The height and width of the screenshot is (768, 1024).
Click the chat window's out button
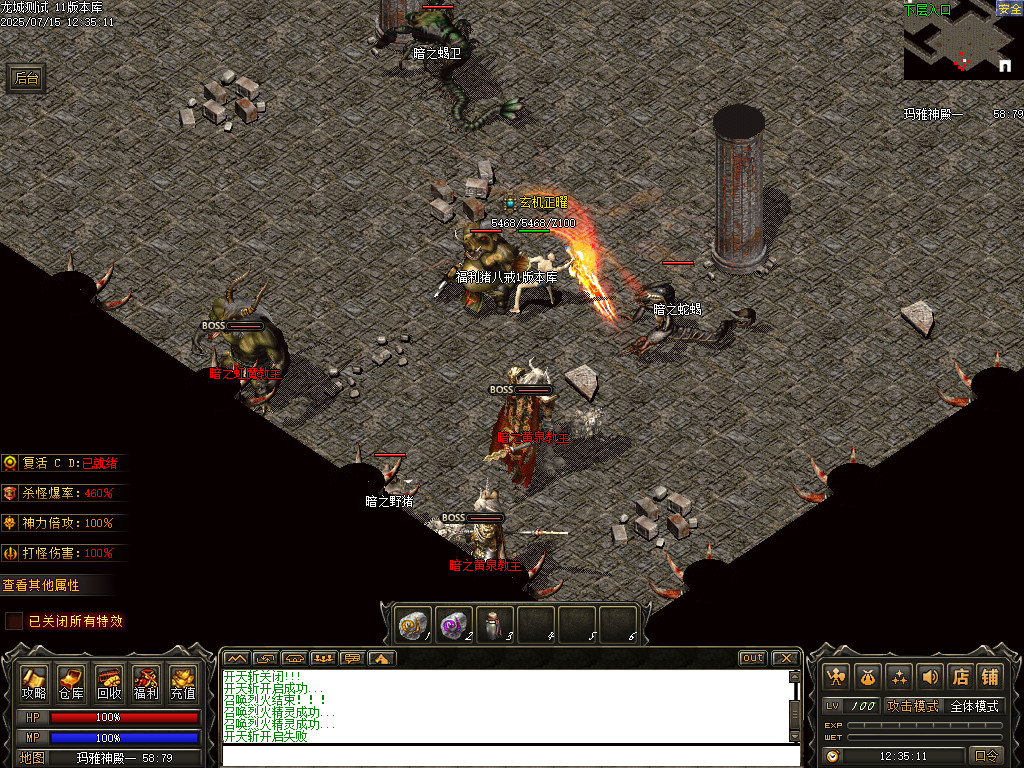click(x=752, y=658)
